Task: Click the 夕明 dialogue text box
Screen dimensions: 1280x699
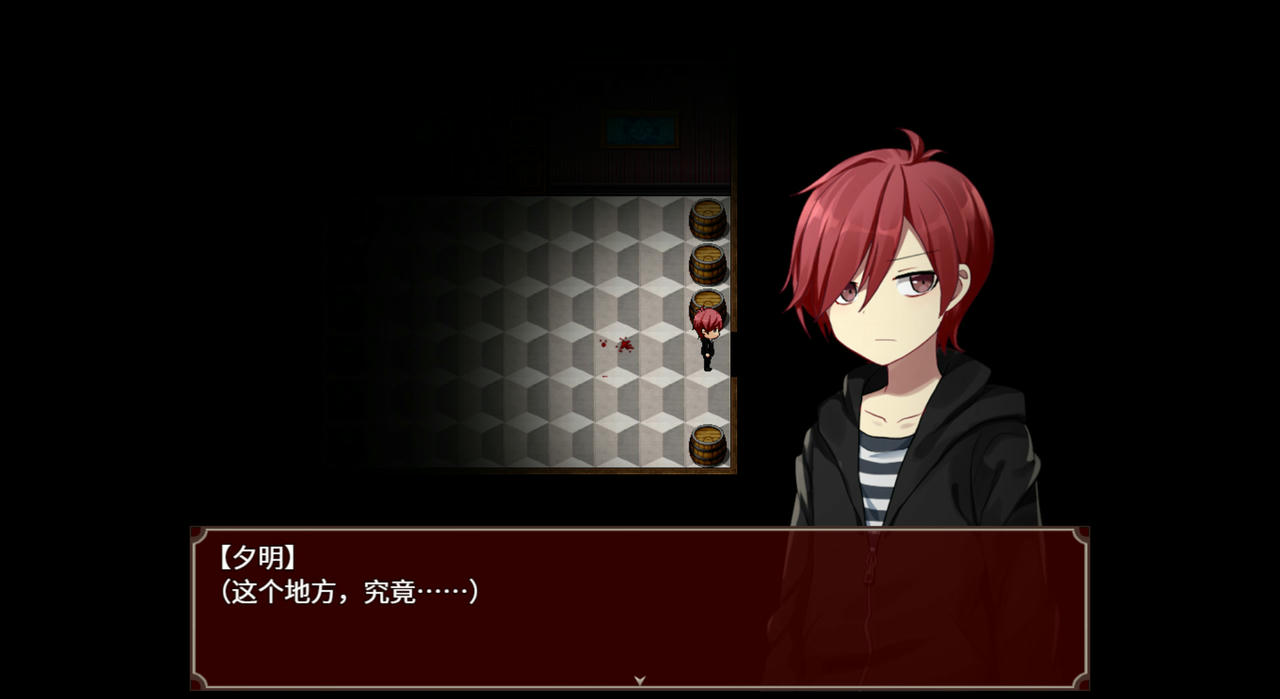Action: coord(640,608)
